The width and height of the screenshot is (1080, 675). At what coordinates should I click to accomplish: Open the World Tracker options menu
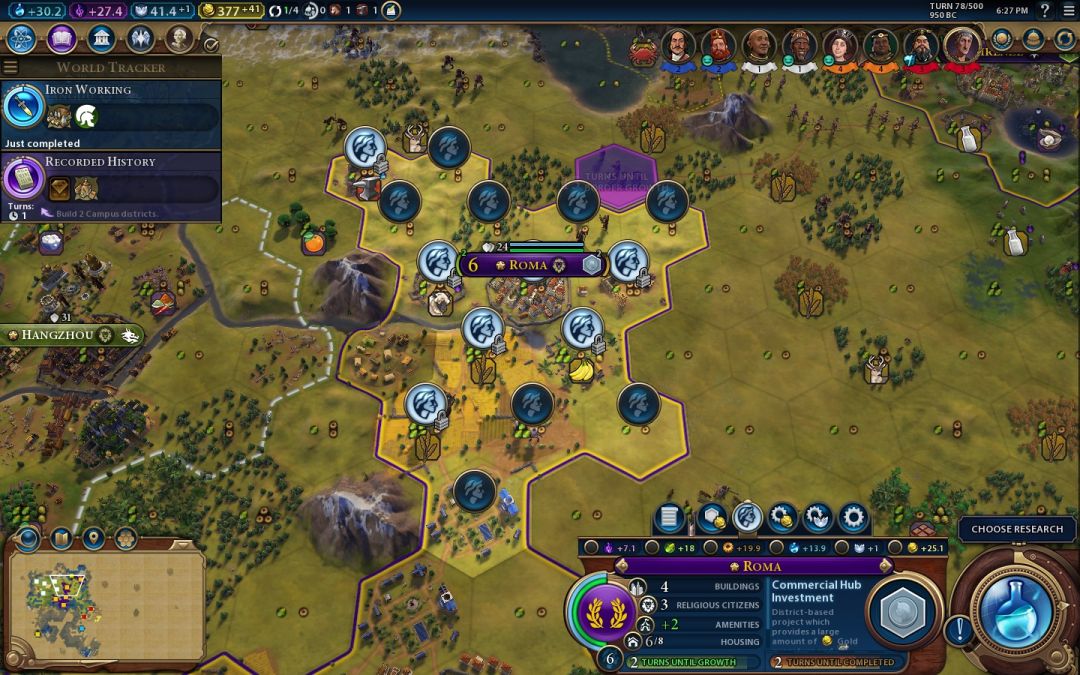point(11,67)
